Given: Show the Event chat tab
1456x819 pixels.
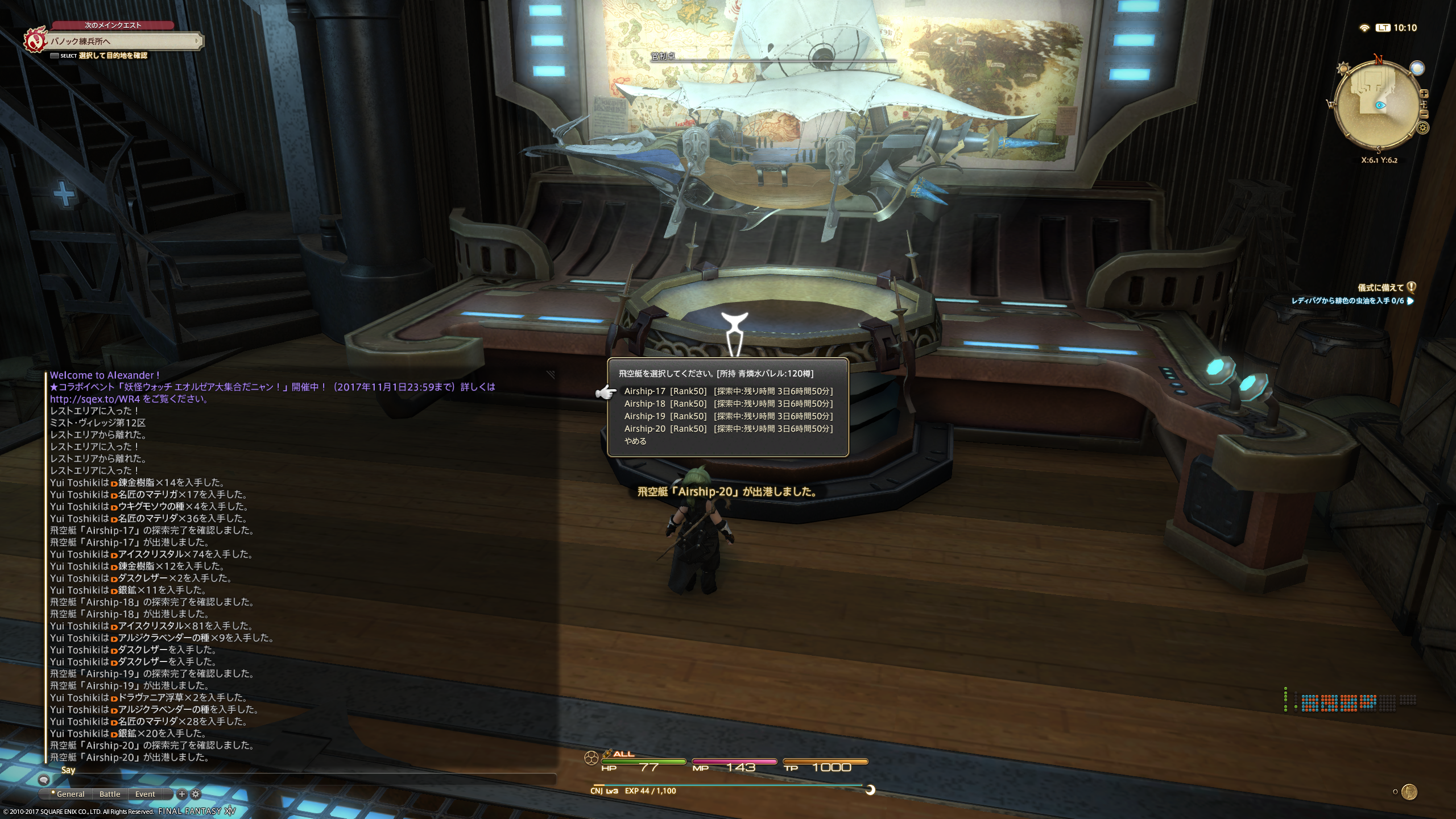Looking at the screenshot, I should pyautogui.click(x=145, y=794).
